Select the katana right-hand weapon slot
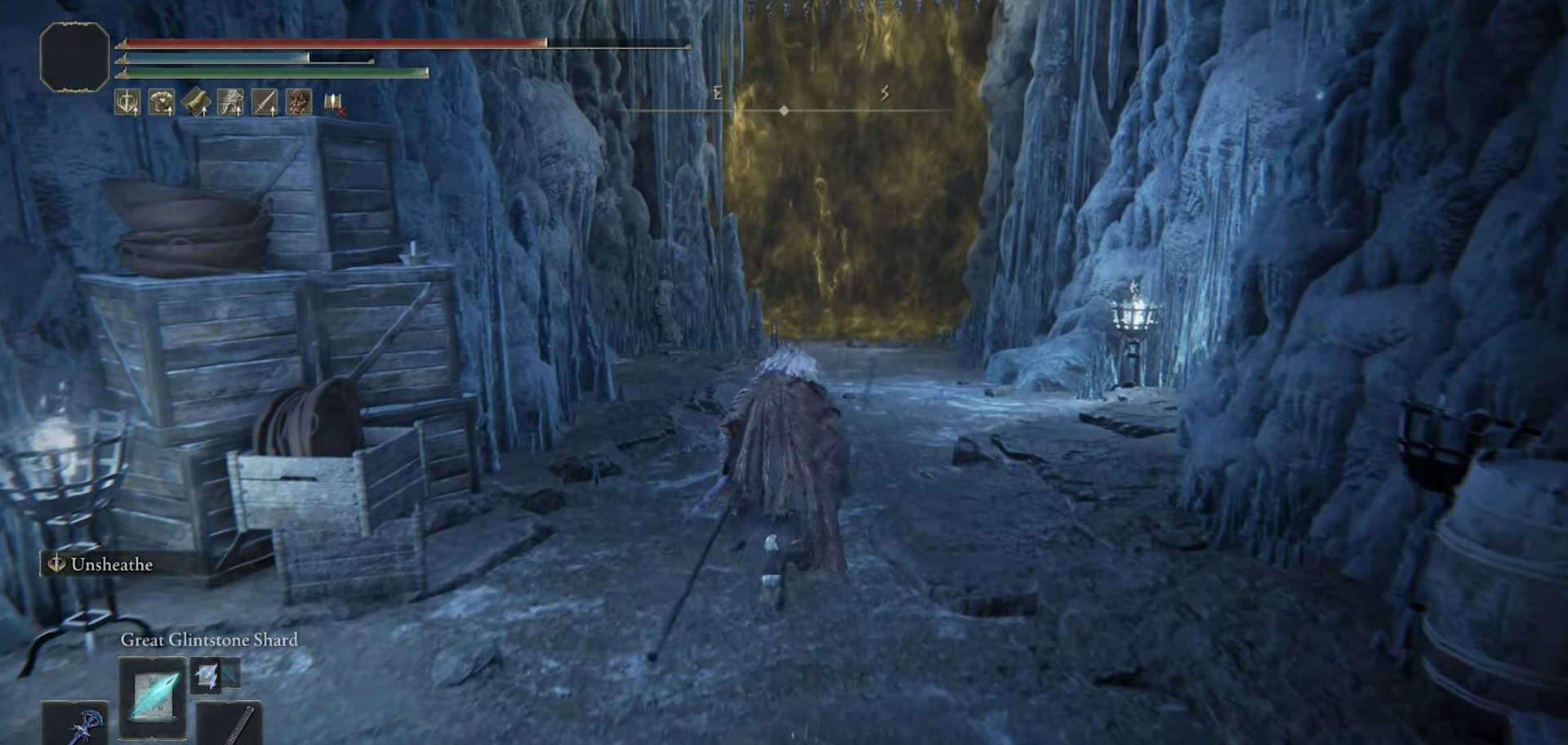1568x745 pixels. pos(229,725)
